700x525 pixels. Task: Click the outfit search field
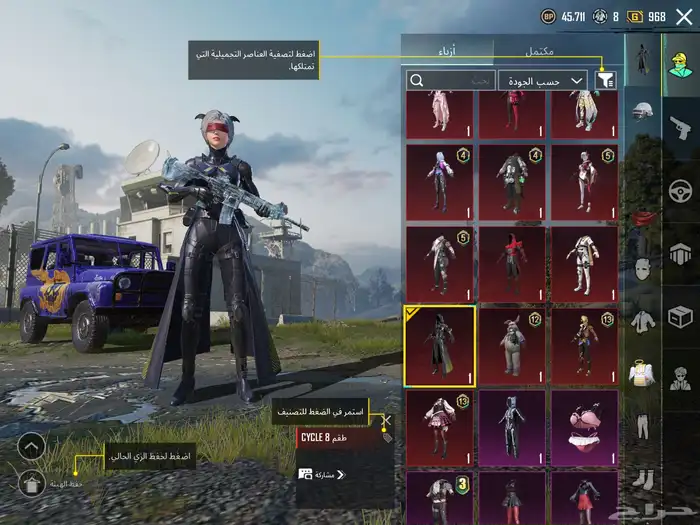coord(450,80)
